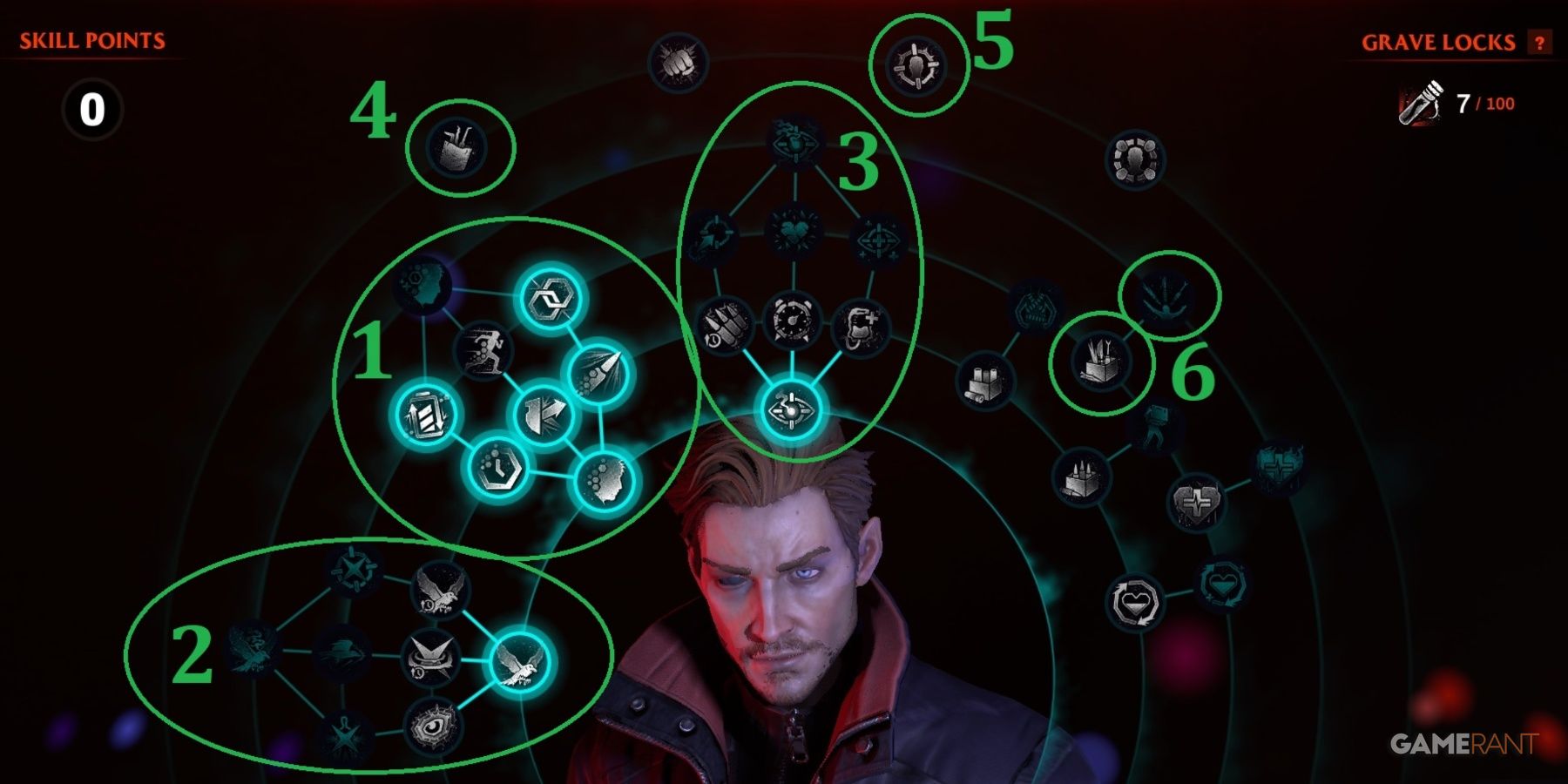Click the heart regeneration skill with circular arrows
Screen dimensions: 1568x784
(1134, 601)
